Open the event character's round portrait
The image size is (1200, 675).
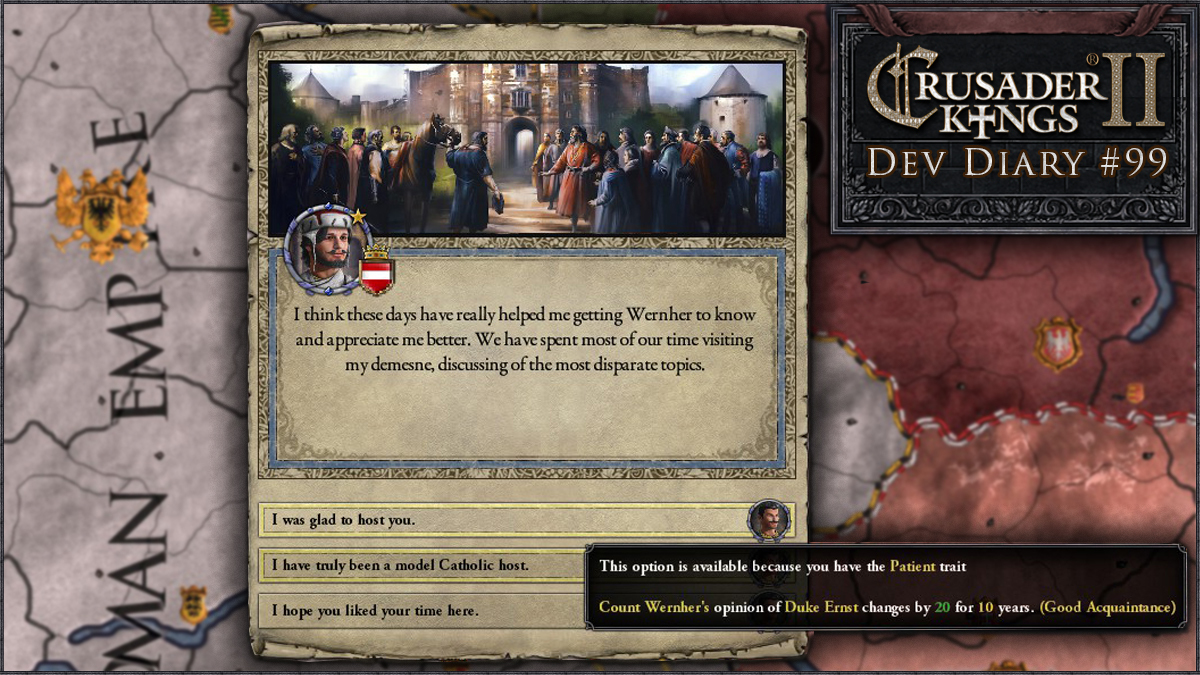[322, 250]
